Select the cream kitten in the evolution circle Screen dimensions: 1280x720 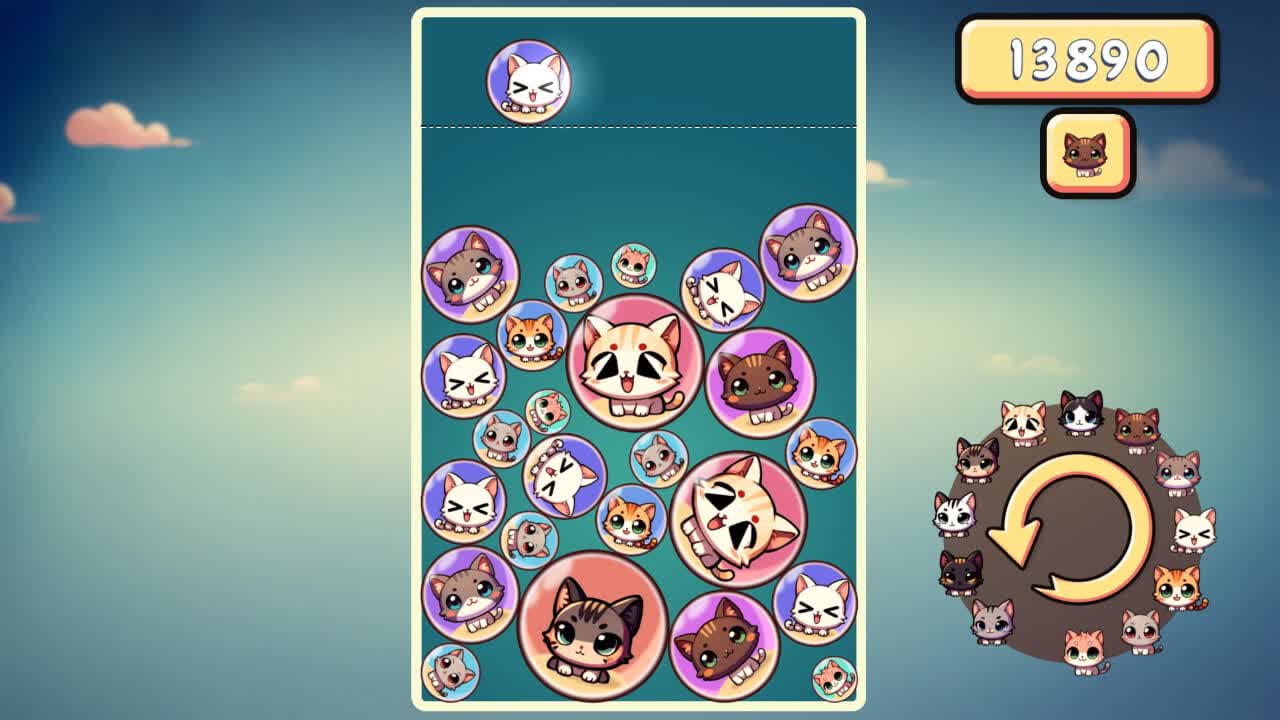(x=1023, y=418)
